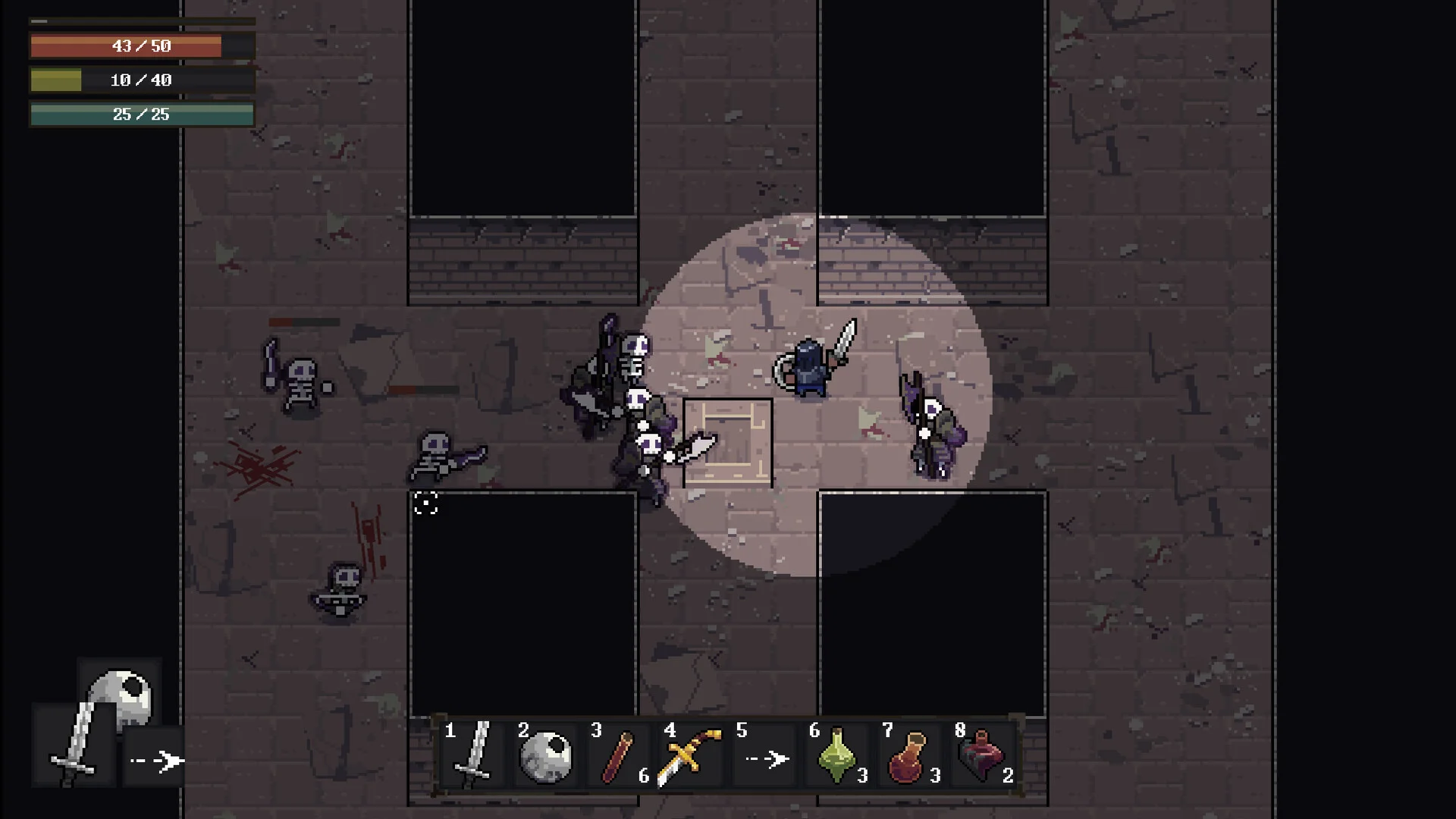The image size is (1456, 819).
Task: Choose the stone orb in hotbar slot 2
Action: (x=547, y=755)
